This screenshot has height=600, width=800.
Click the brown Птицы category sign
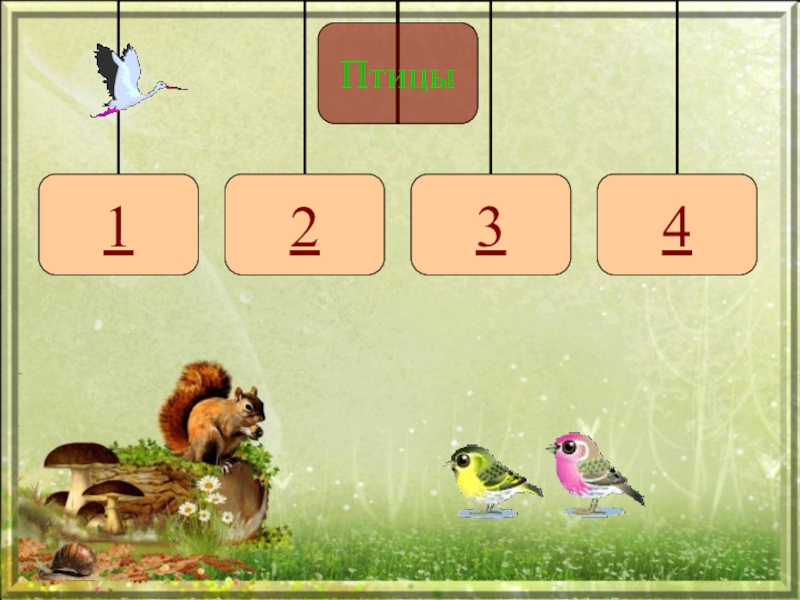coord(398,73)
